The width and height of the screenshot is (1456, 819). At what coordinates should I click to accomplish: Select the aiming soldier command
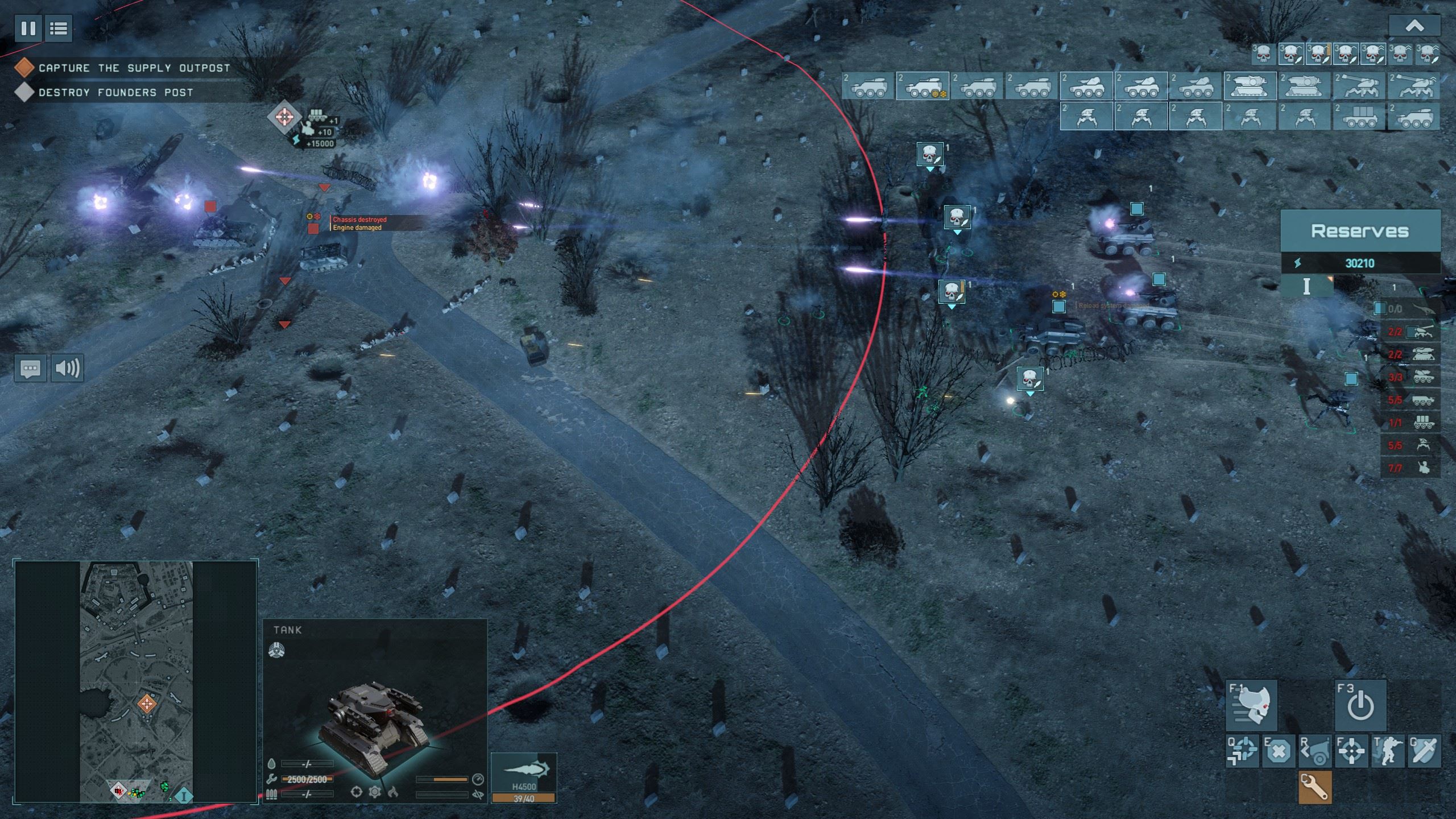(1388, 752)
